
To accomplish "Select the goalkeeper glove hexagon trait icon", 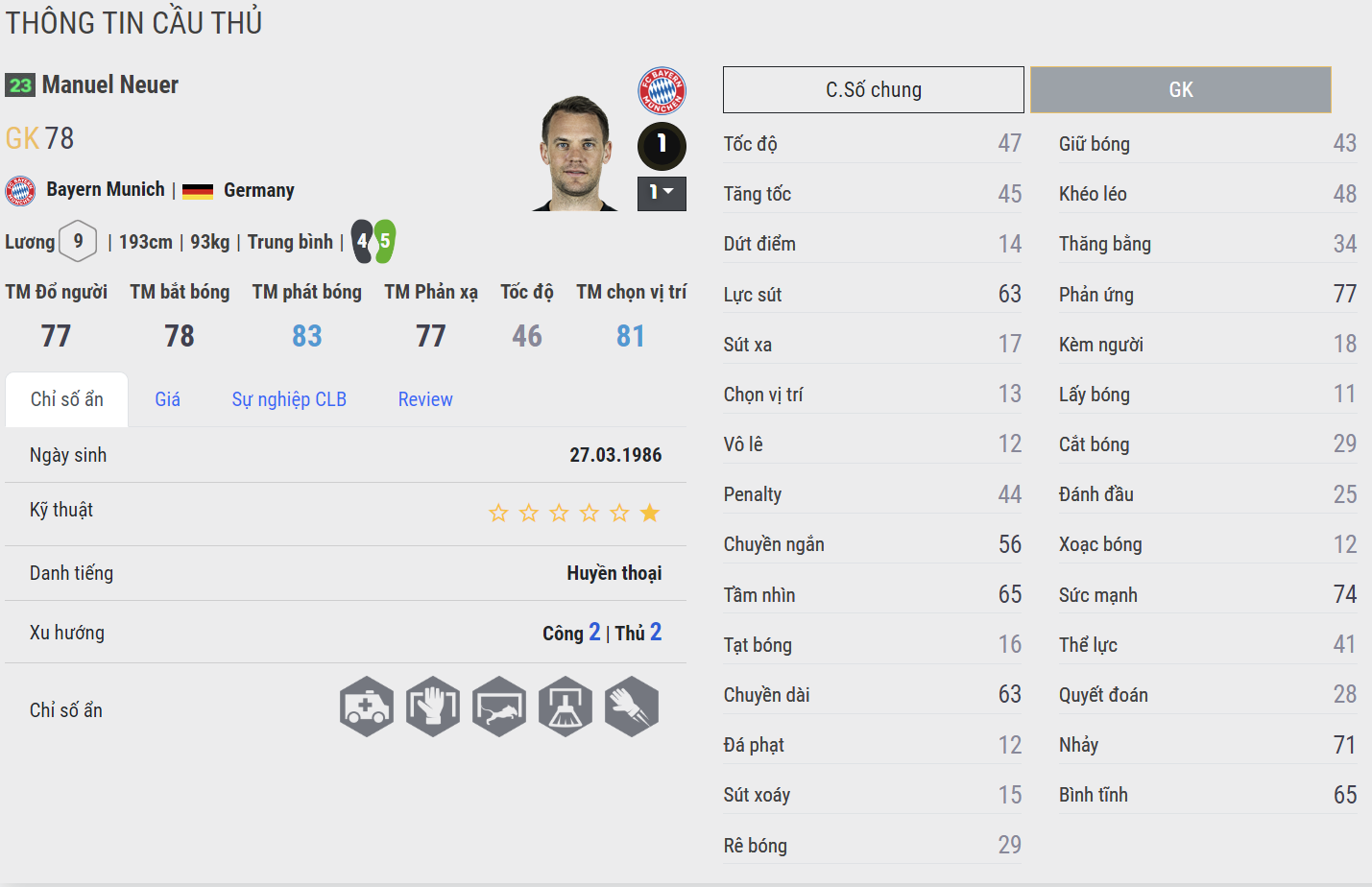I will pyautogui.click(x=433, y=707).
